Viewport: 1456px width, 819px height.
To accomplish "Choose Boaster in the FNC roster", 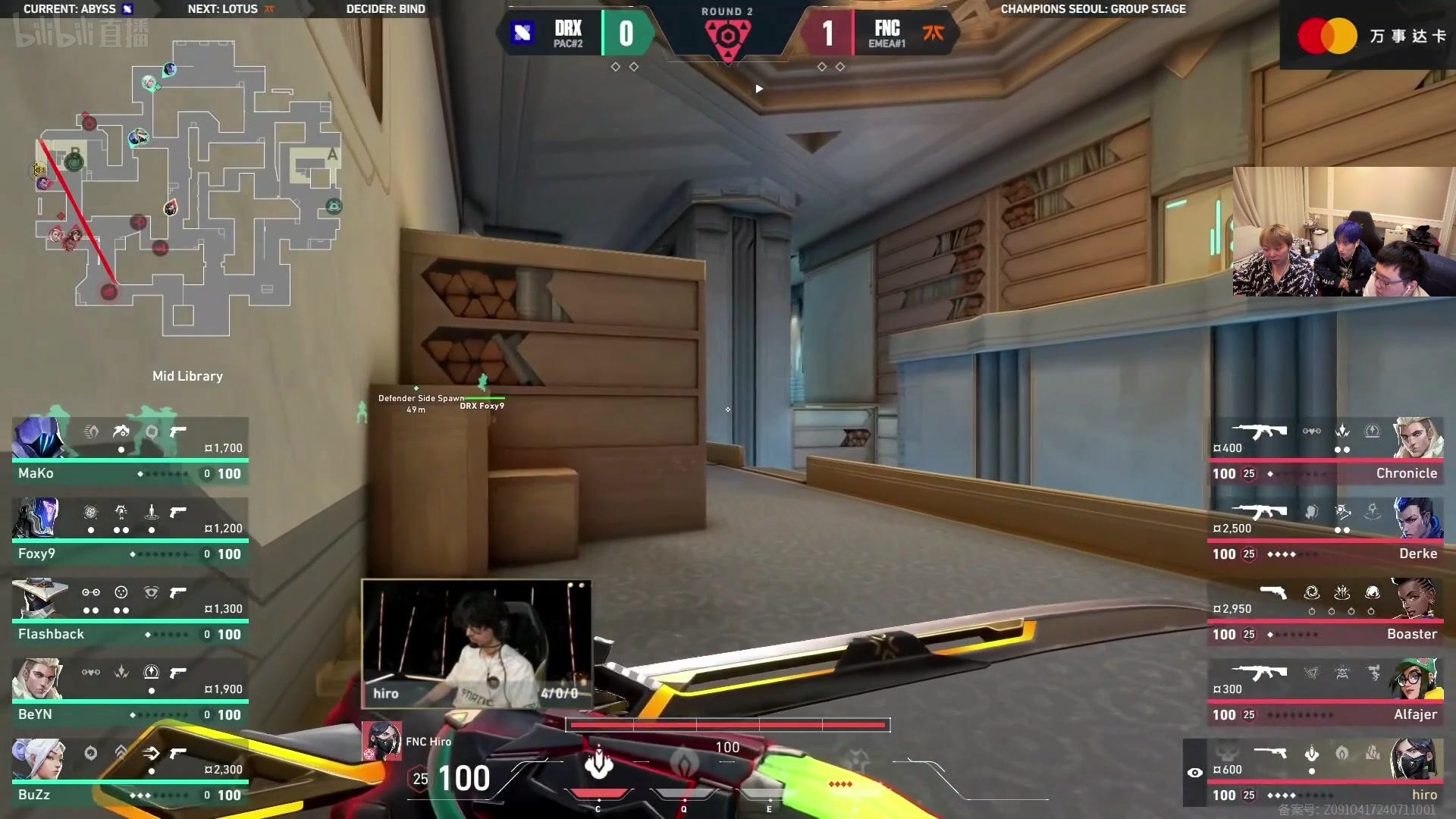I will click(x=1325, y=613).
